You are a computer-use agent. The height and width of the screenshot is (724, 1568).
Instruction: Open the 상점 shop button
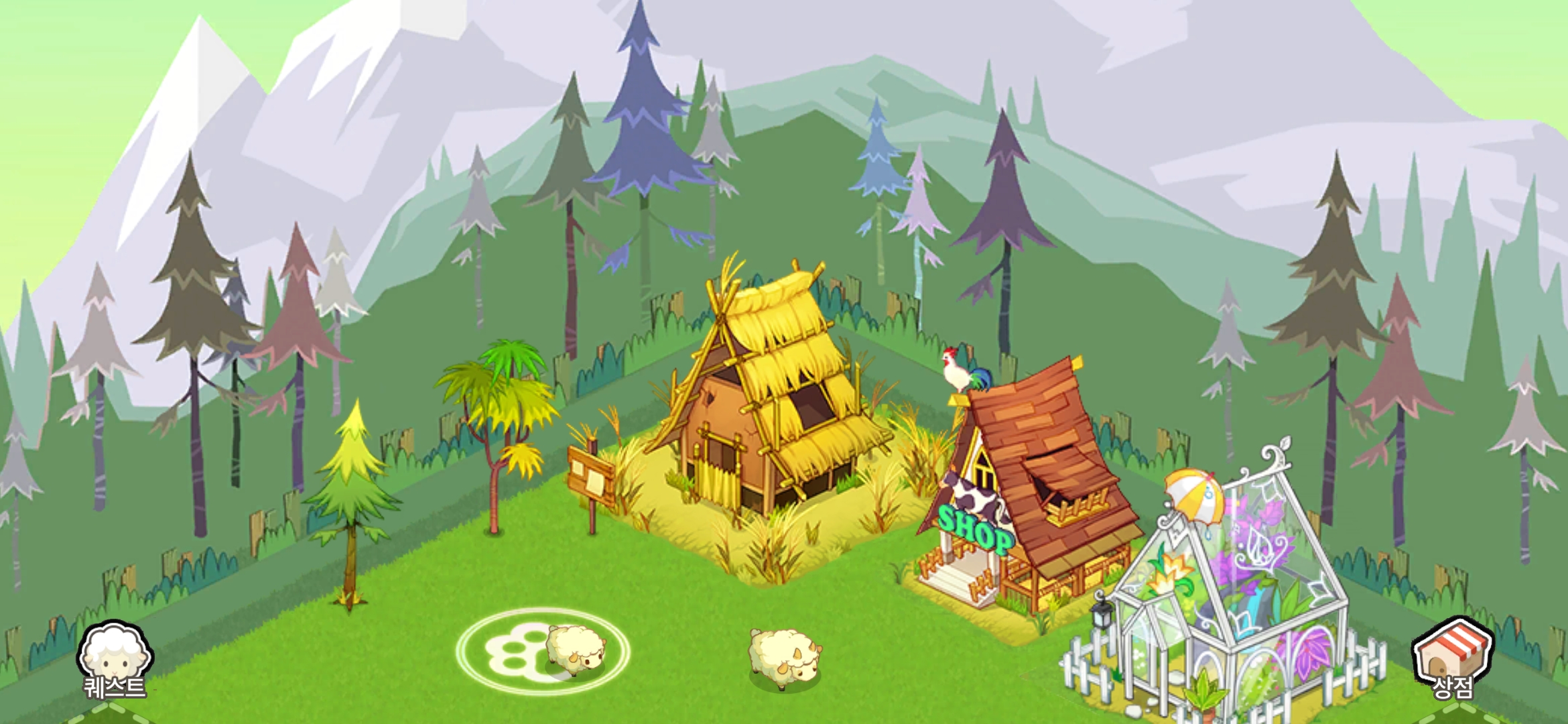[x=1452, y=658]
